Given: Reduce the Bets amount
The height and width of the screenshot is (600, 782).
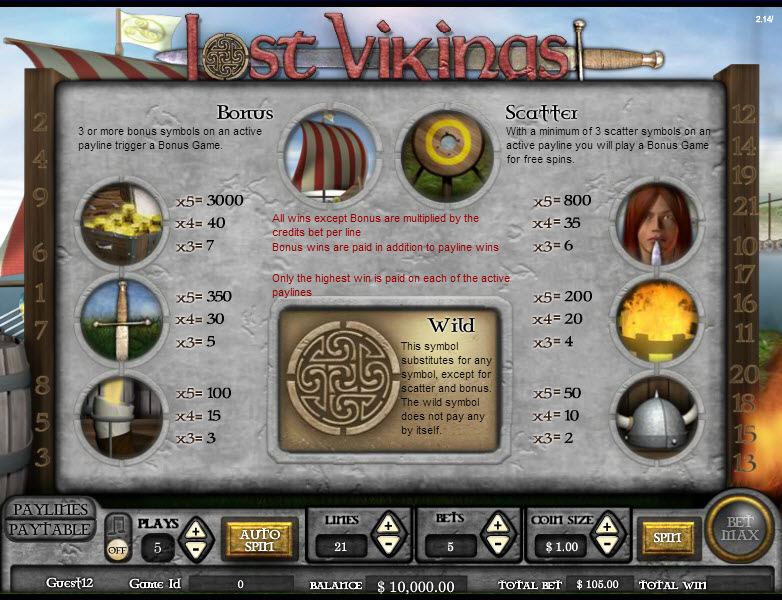Looking at the screenshot, I should click(496, 544).
